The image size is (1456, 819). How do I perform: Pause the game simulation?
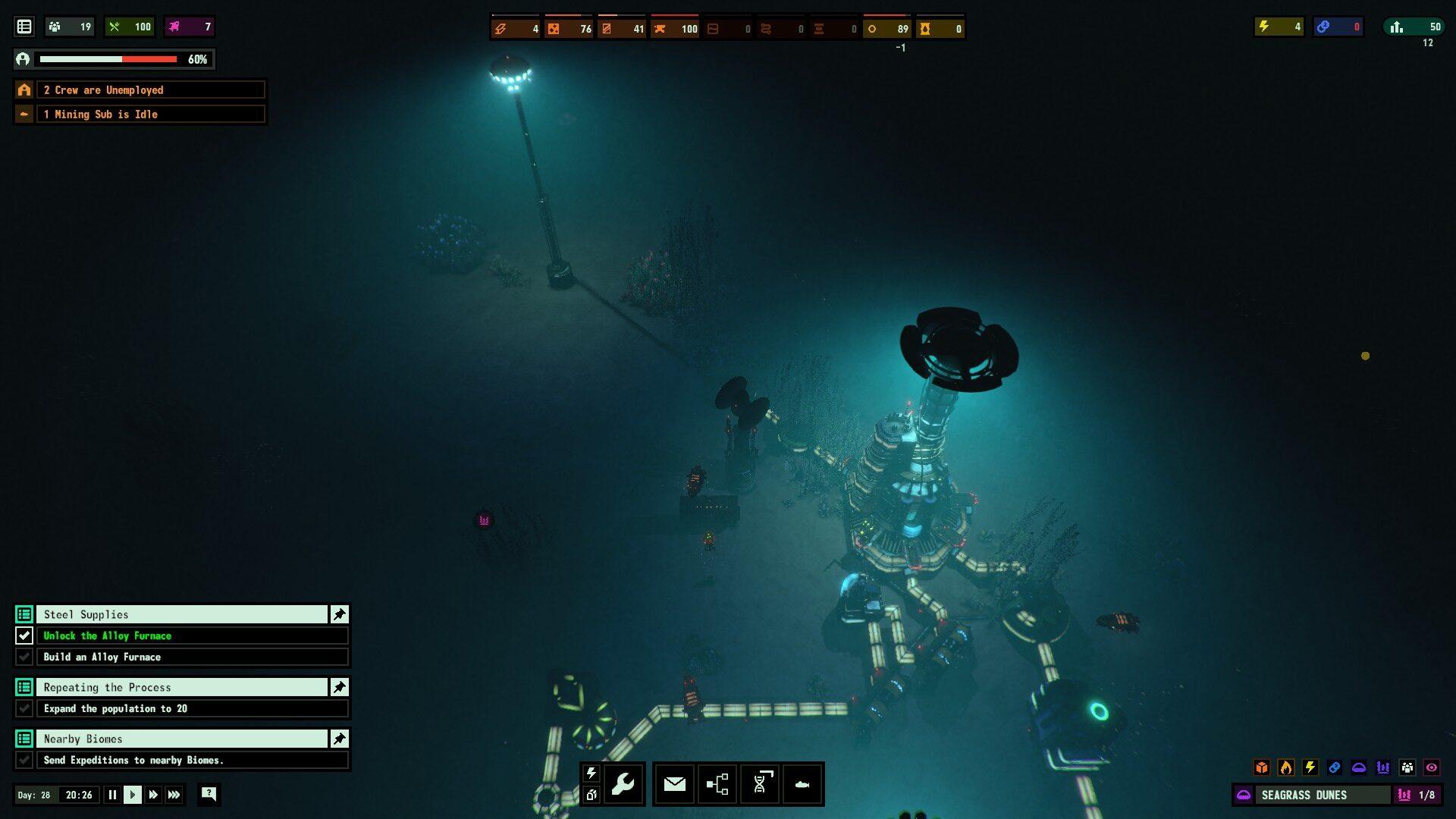tap(112, 795)
